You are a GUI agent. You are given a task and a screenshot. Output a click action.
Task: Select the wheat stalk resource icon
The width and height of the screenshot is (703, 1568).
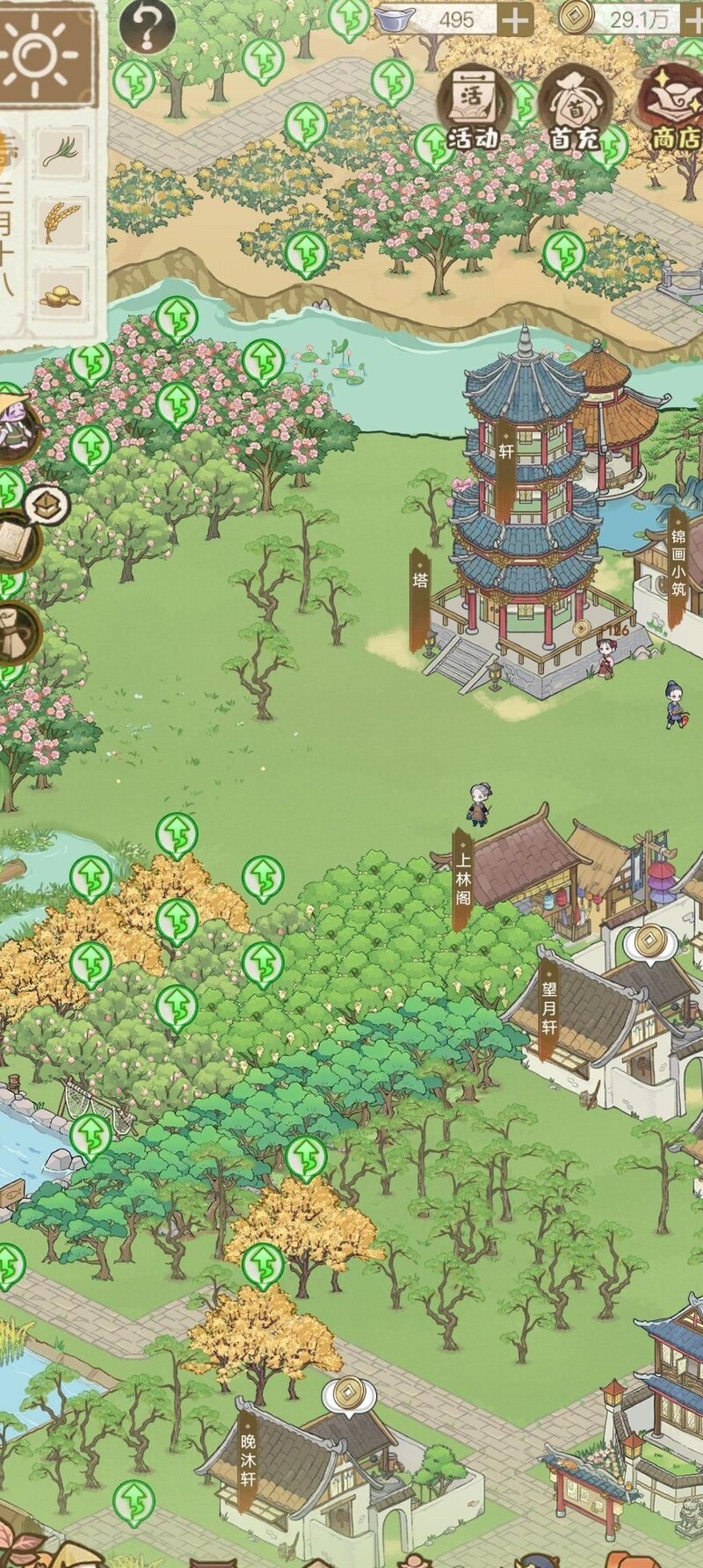tap(61, 221)
